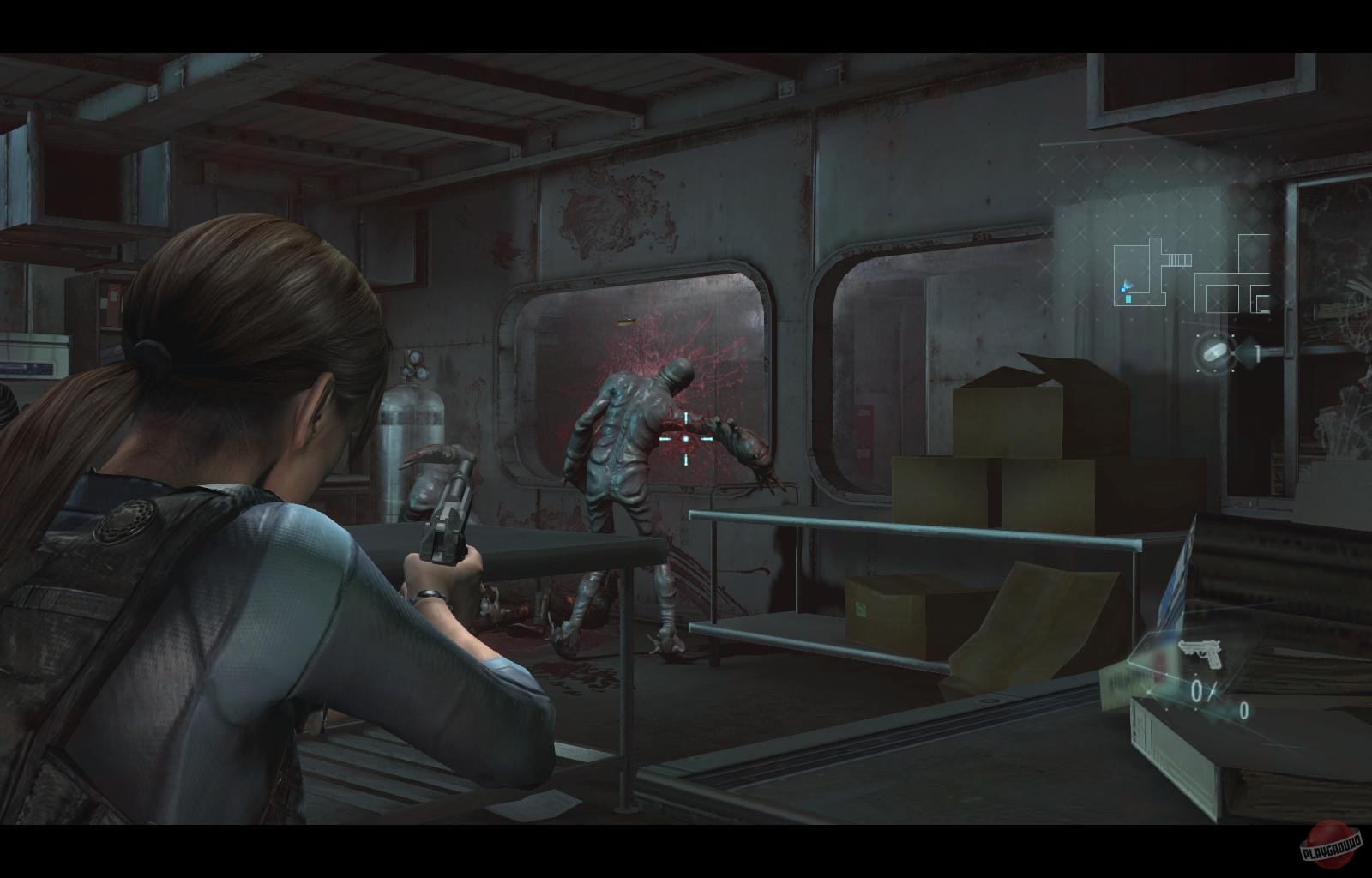Click the diamond-shaped pointer beside the scanner icon
This screenshot has width=1372, height=878.
pyautogui.click(x=1247, y=352)
